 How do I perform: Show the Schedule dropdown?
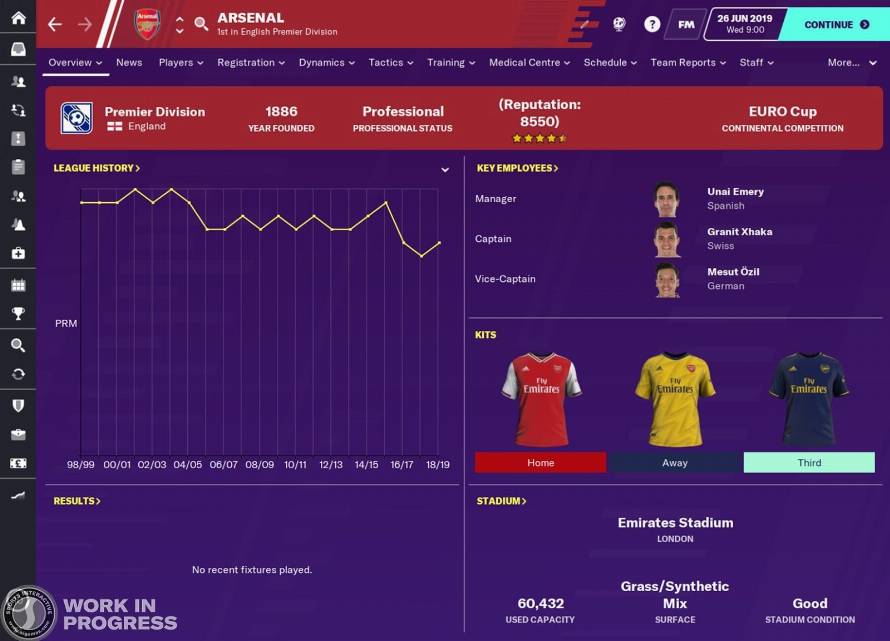610,62
